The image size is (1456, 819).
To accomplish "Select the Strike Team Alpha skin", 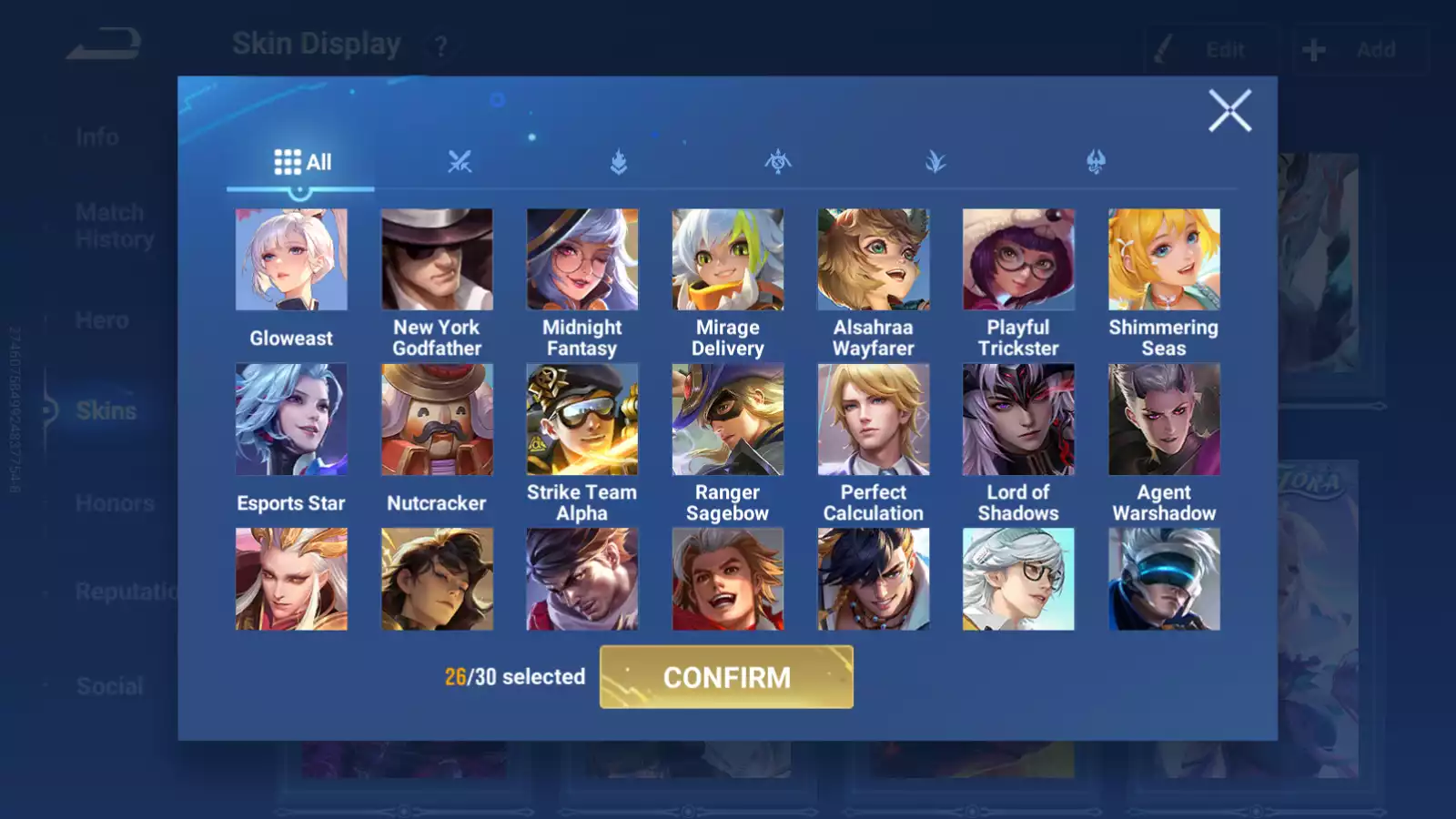I will tap(582, 420).
